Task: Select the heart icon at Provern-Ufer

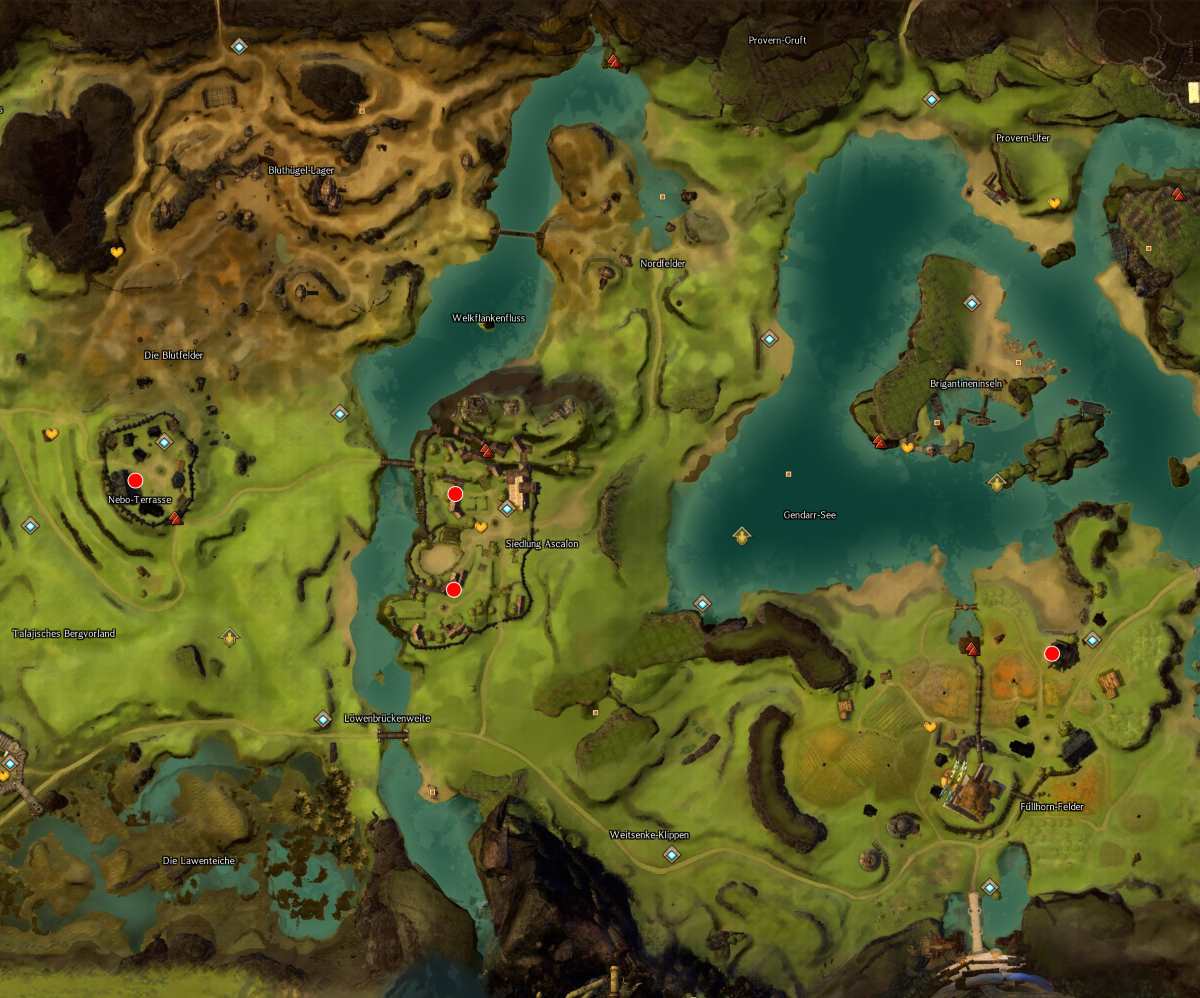Action: (1053, 203)
